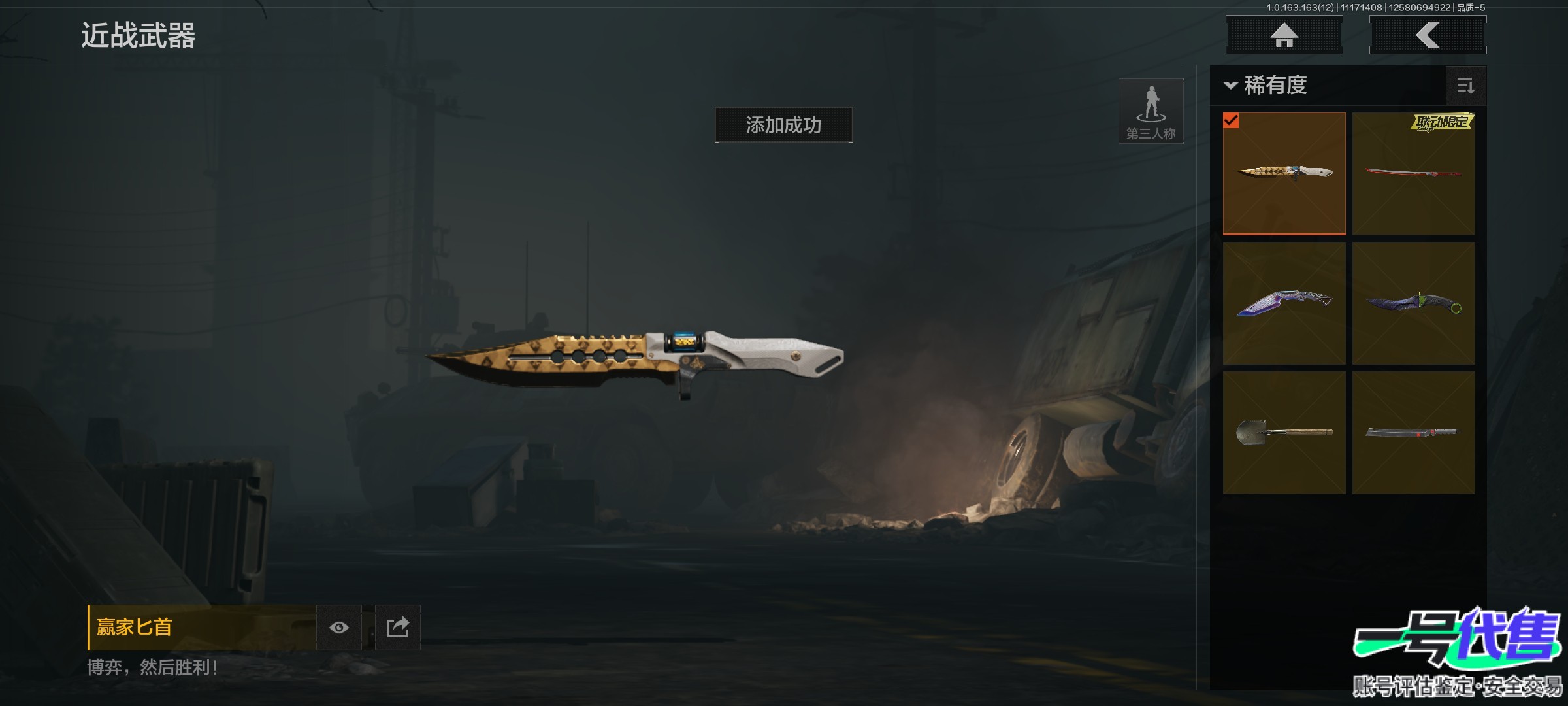Choose the red katana with 联动限定 tag
This screenshot has height=706, width=1568.
(1413, 173)
